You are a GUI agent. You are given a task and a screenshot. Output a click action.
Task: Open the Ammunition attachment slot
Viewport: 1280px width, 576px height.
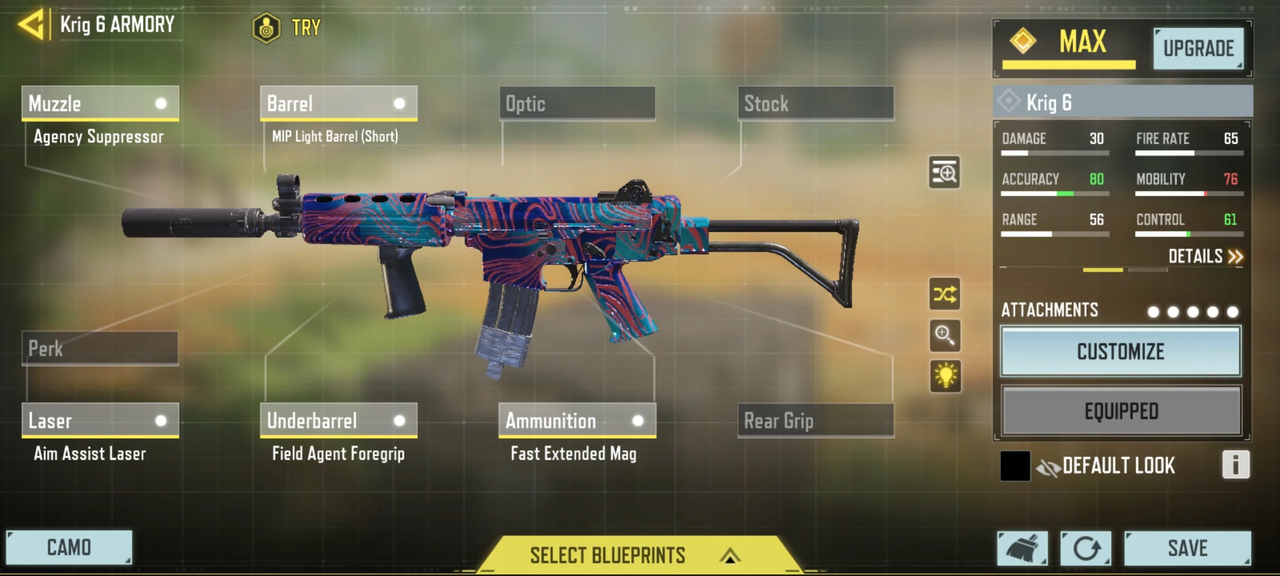577,421
